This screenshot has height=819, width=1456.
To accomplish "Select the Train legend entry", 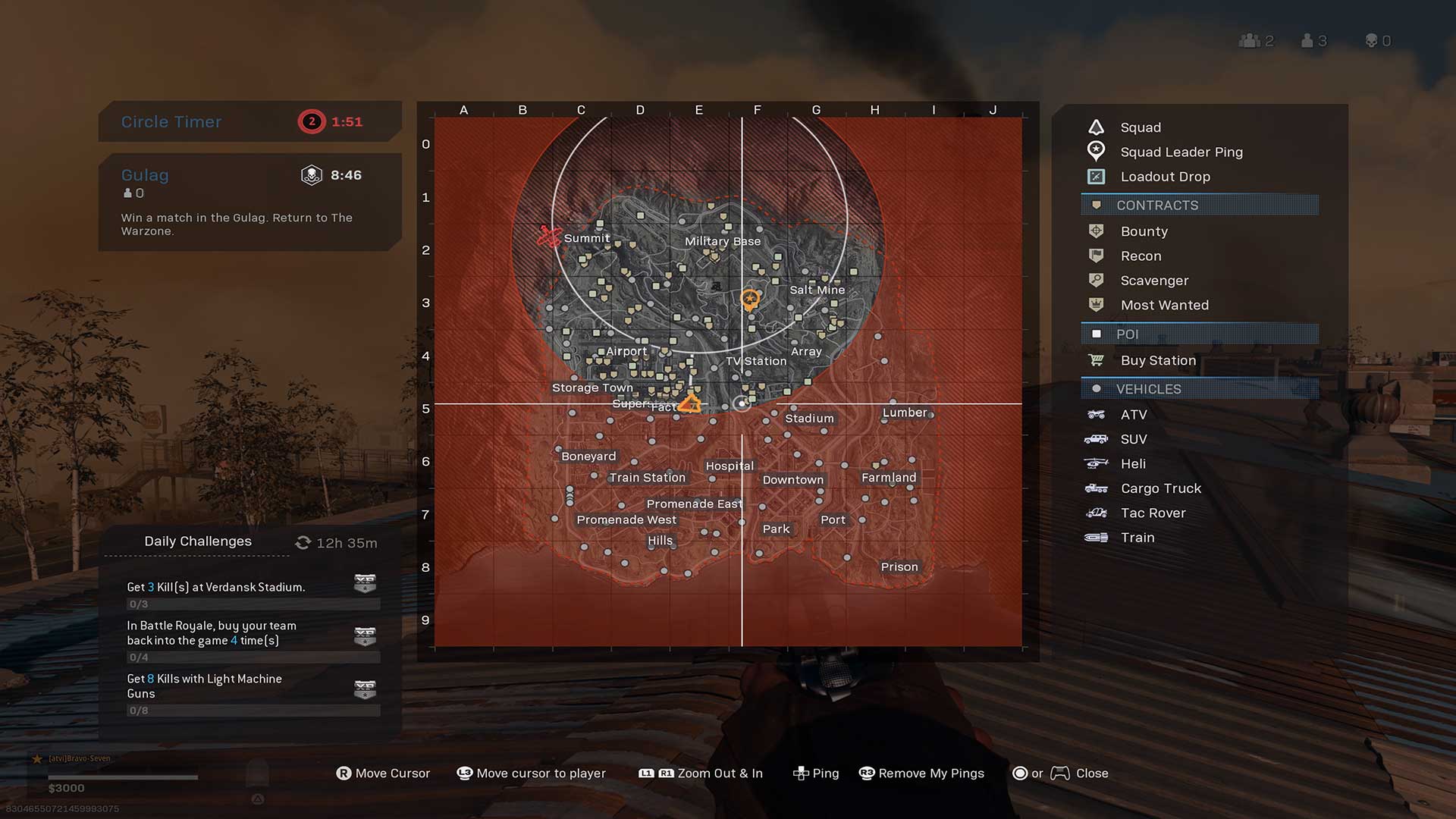I will pos(1137,538).
